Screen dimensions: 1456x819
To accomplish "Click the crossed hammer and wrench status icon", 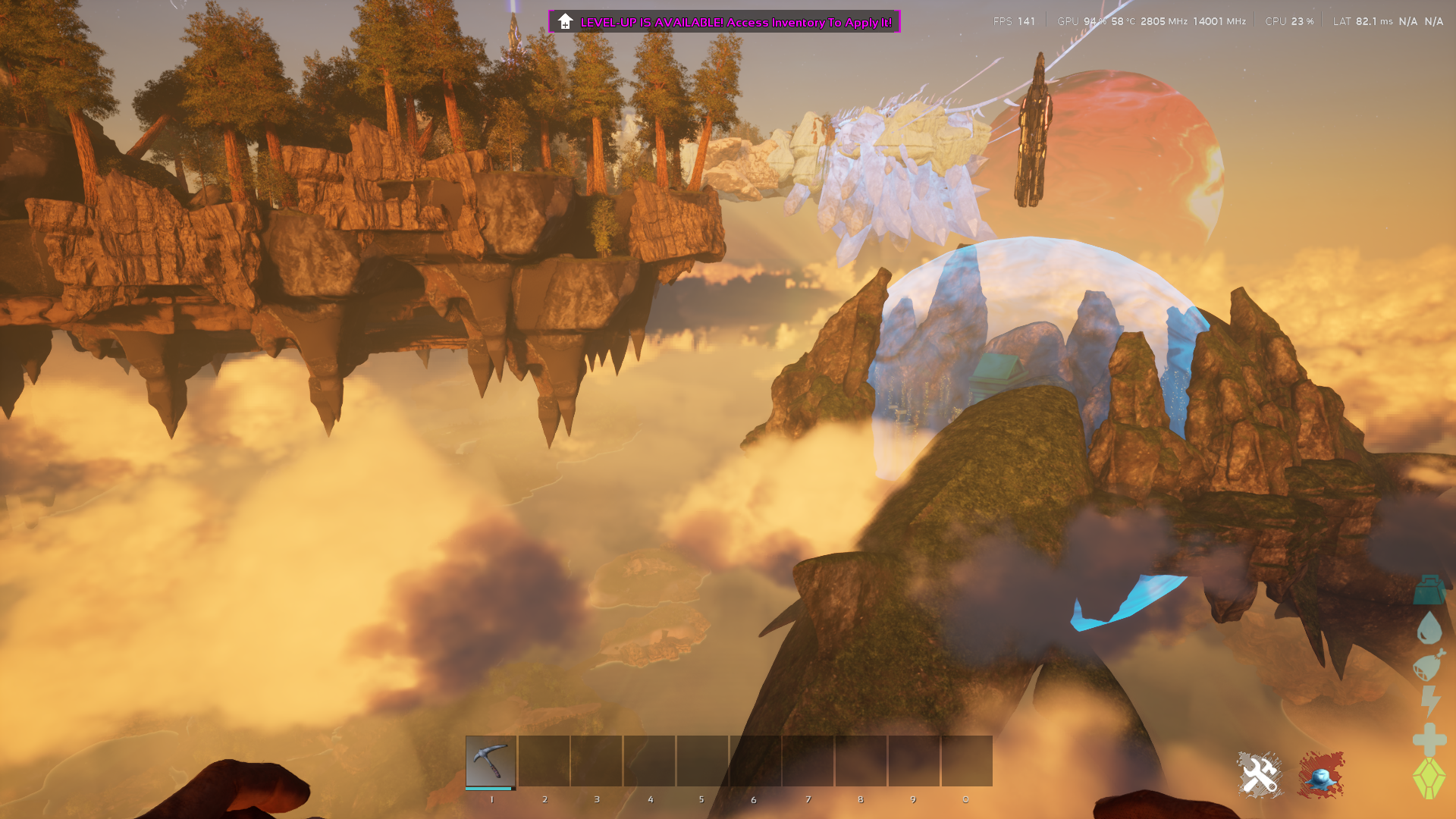I will (x=1260, y=775).
